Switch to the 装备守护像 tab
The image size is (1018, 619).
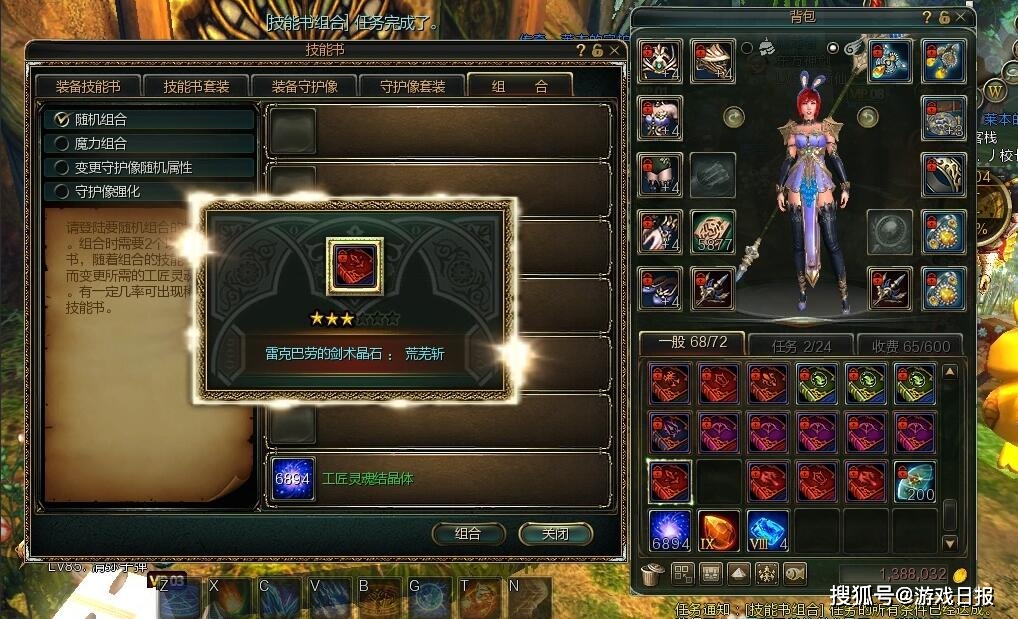[x=301, y=87]
